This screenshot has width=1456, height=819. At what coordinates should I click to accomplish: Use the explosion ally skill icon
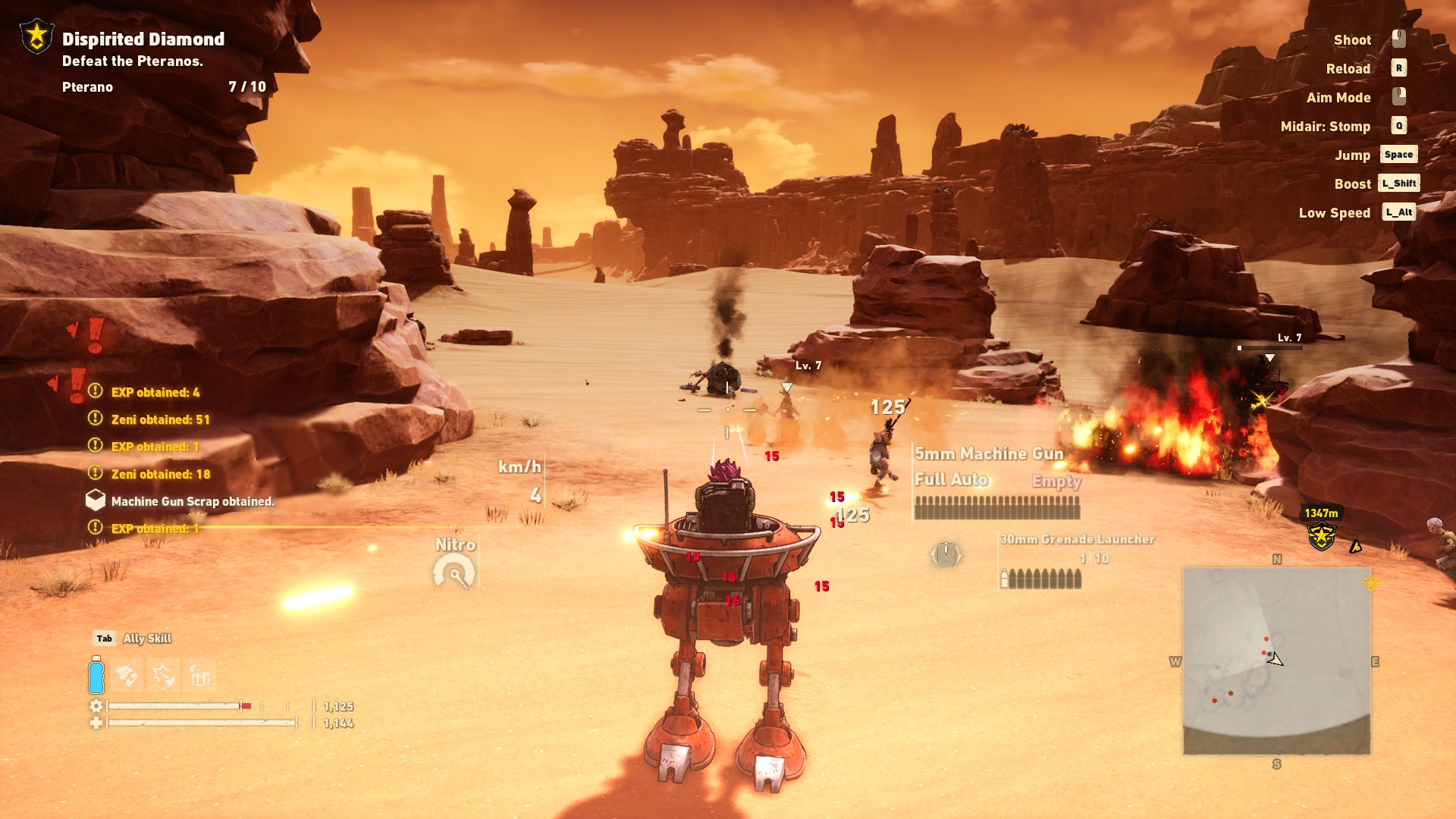coord(164,675)
